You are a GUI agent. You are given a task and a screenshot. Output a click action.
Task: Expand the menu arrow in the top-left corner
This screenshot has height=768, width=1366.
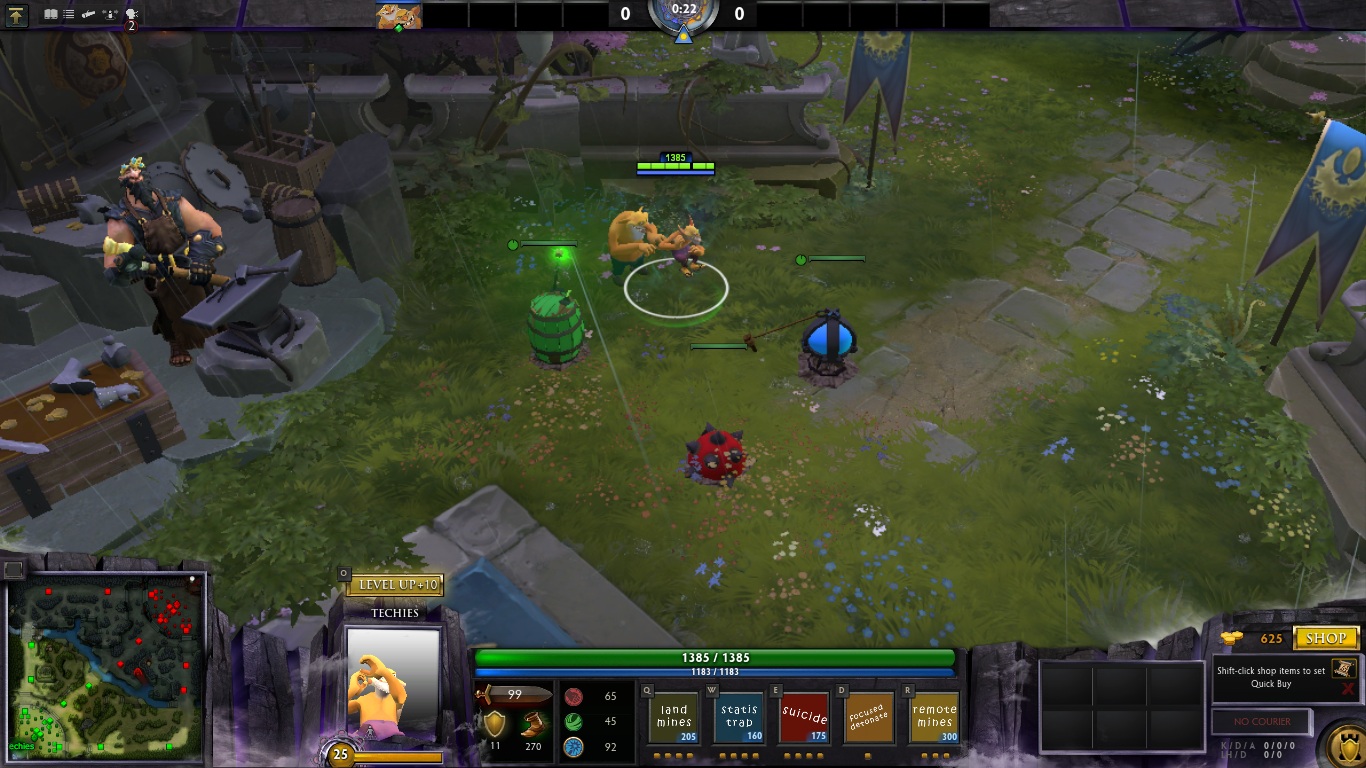[16, 15]
